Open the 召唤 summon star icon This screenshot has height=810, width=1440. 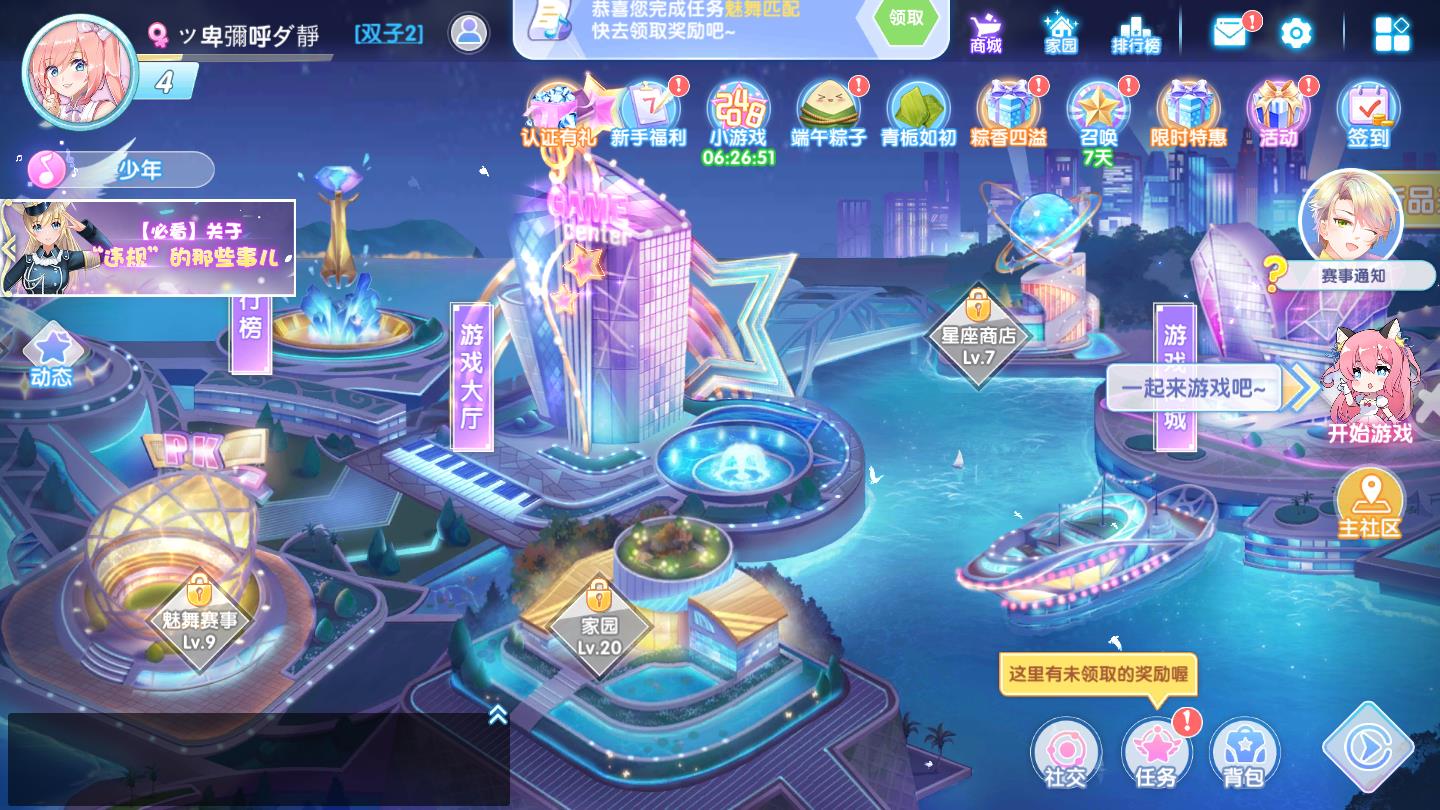[x=1097, y=113]
